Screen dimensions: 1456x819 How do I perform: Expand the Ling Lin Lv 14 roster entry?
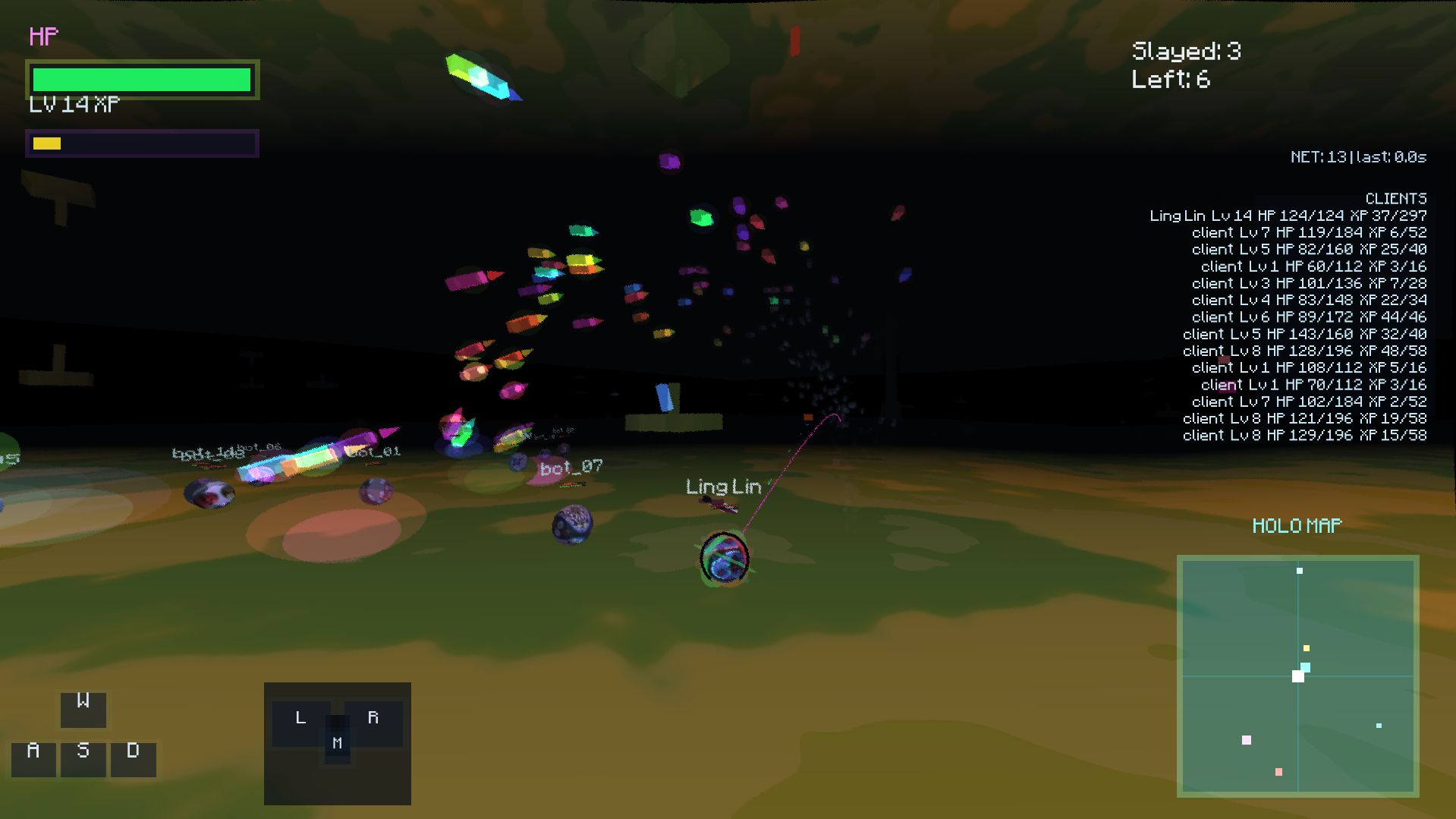pyautogui.click(x=1289, y=215)
